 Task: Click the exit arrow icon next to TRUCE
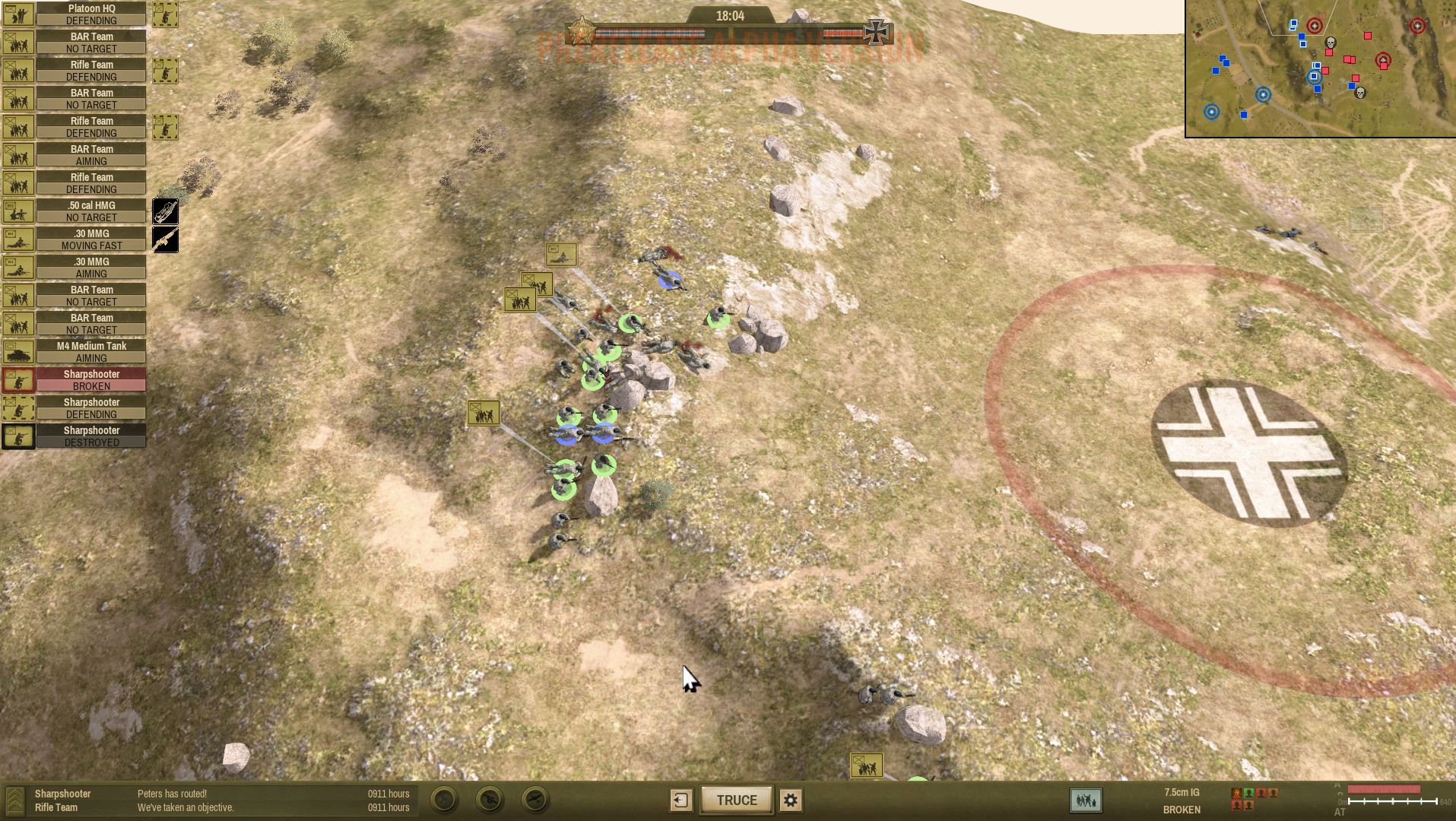[x=680, y=800]
